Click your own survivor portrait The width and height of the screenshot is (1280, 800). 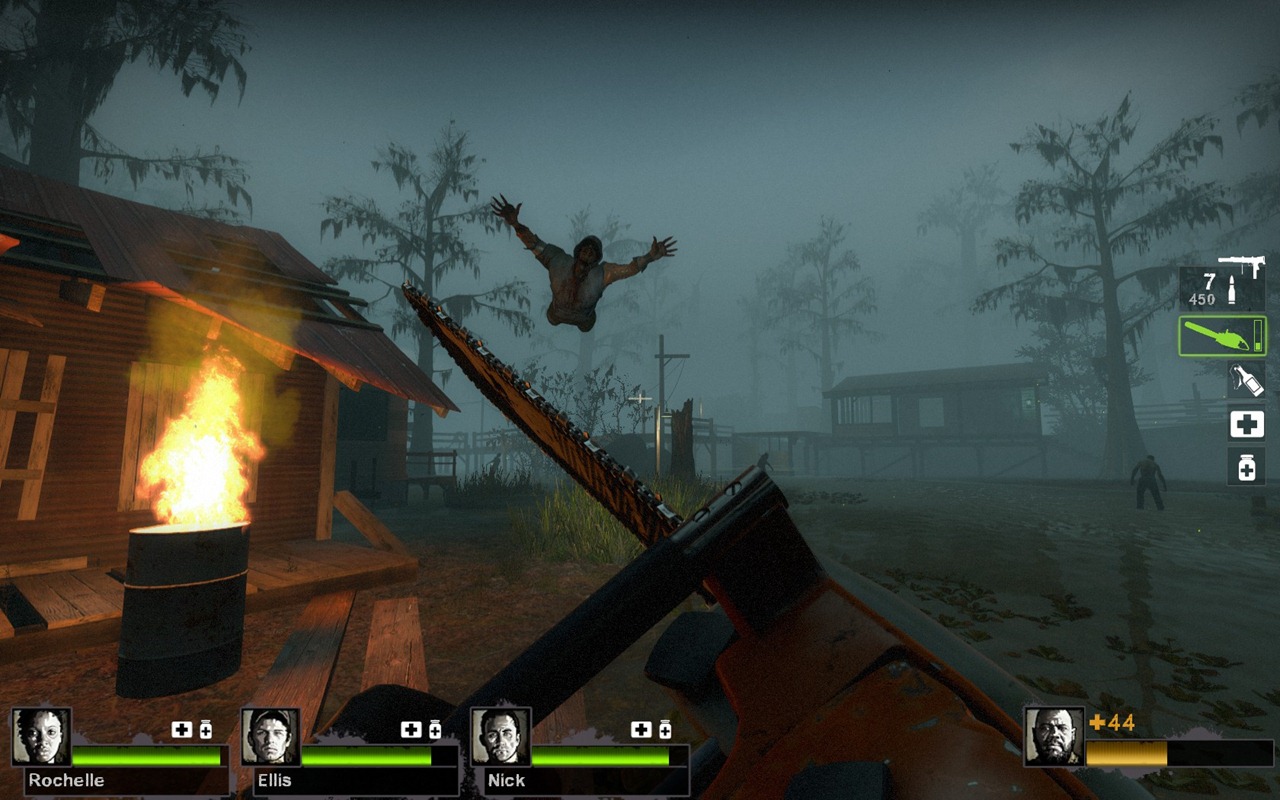point(1054,737)
